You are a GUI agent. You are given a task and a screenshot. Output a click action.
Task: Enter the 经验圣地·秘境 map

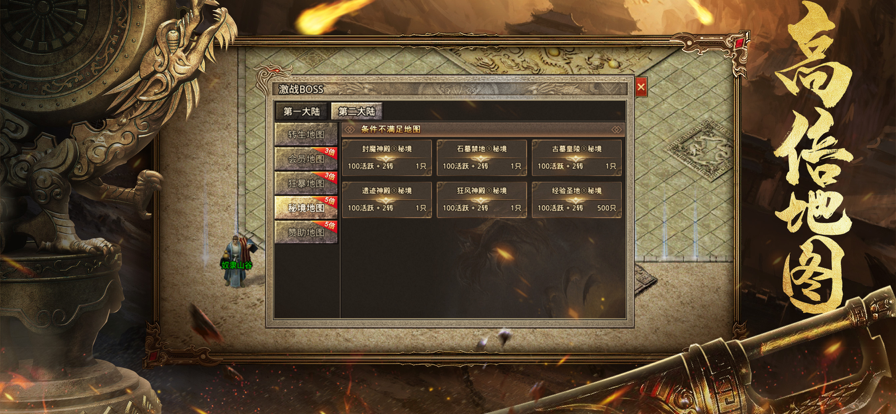pyautogui.click(x=577, y=199)
